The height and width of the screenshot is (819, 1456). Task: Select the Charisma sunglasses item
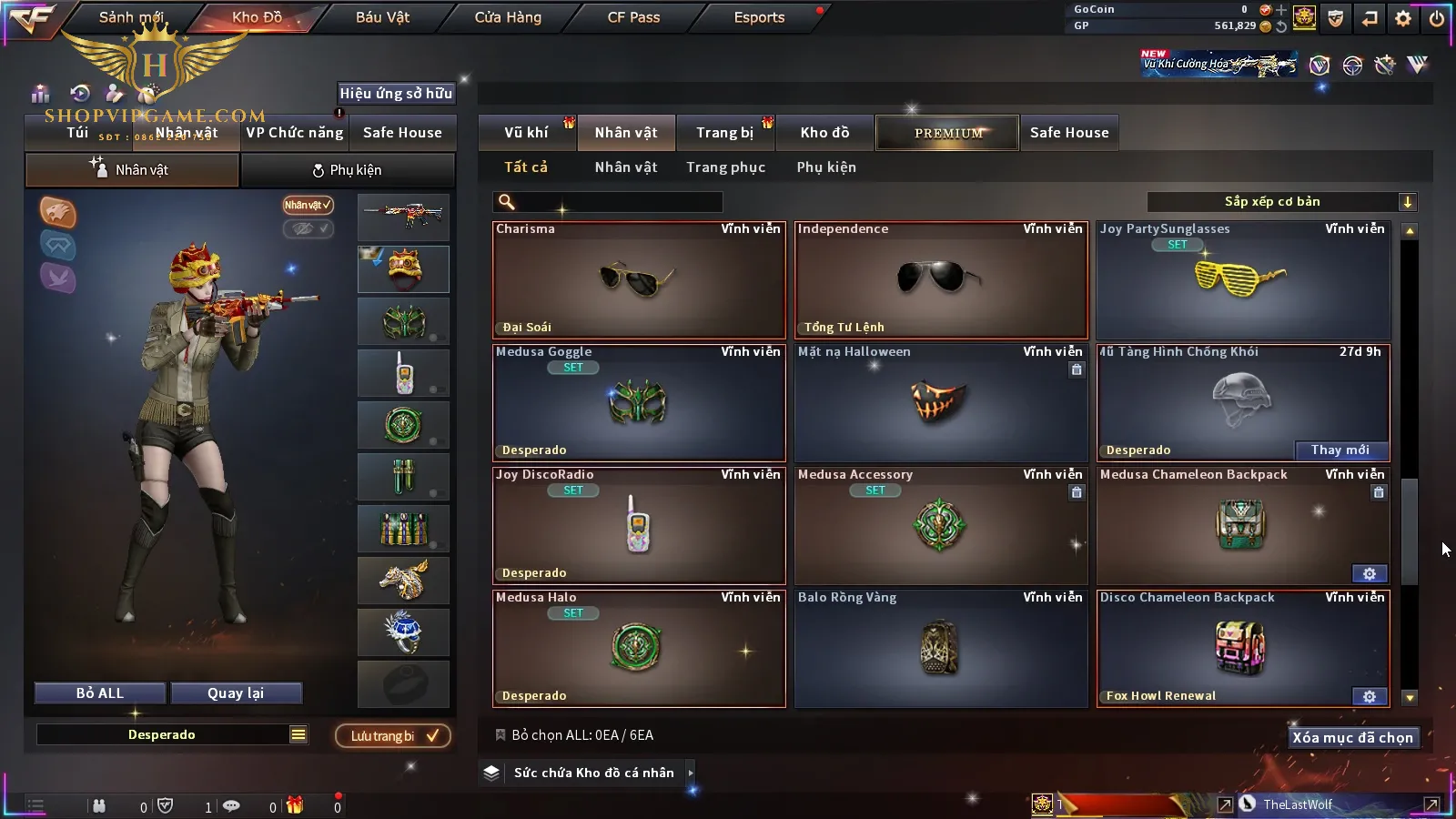[x=639, y=280]
